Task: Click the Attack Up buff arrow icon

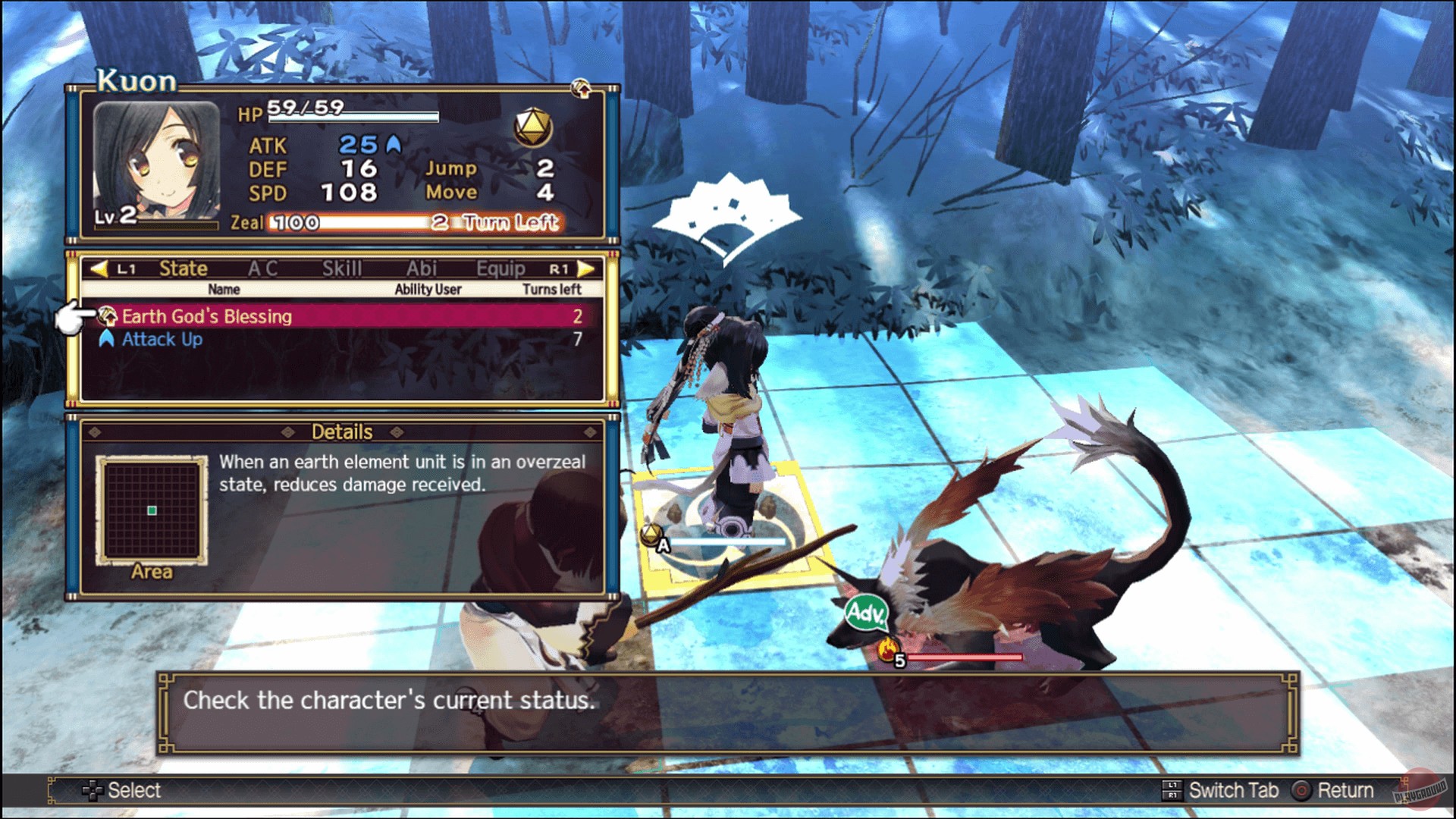Action: click(107, 340)
